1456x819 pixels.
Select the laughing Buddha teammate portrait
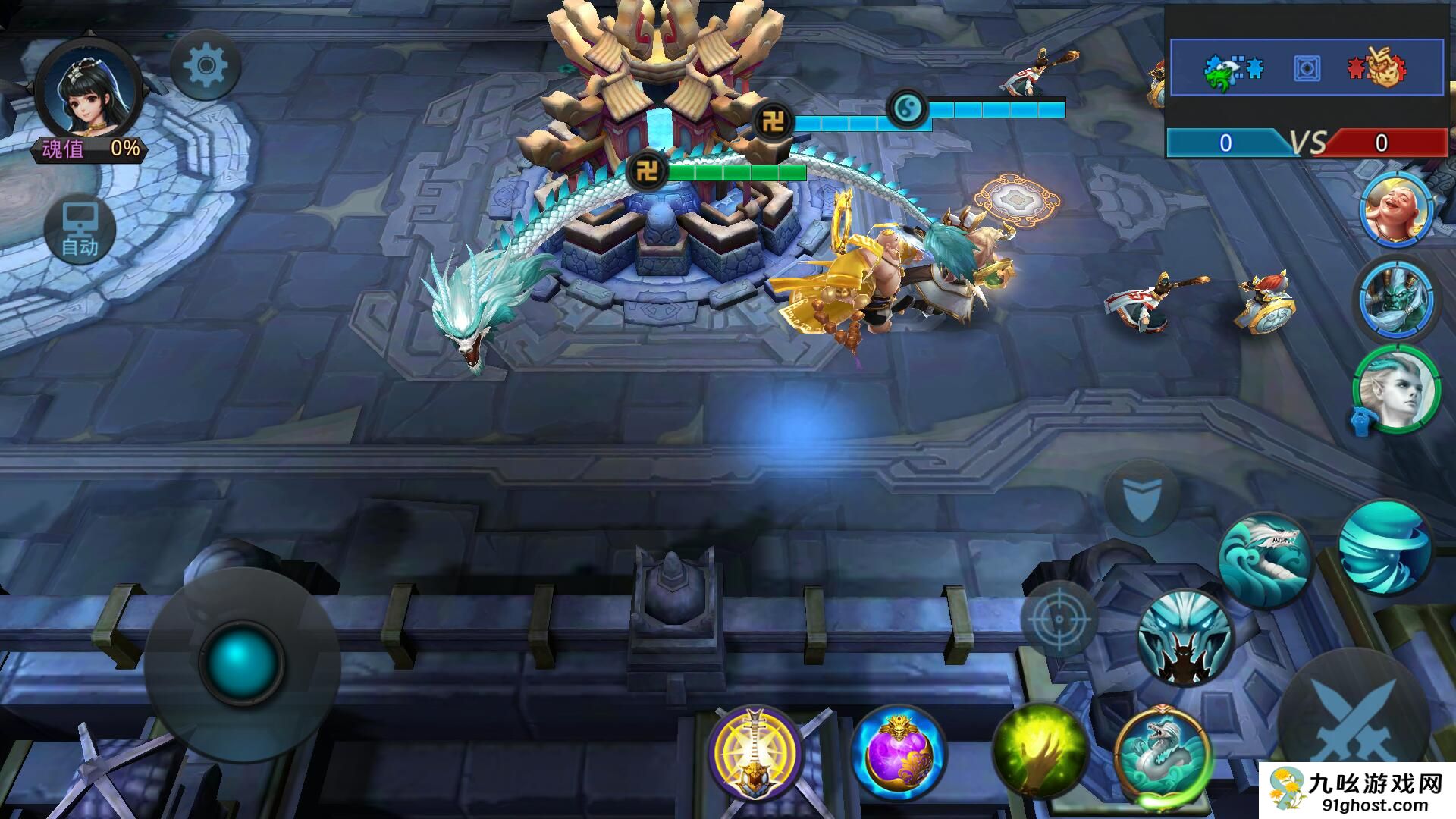click(x=1396, y=209)
